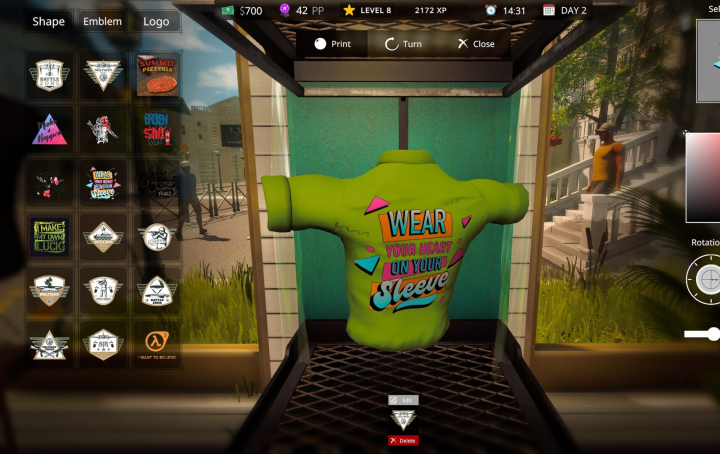Choose the Summit Pizzeria logo
720x454 pixels.
[158, 74]
